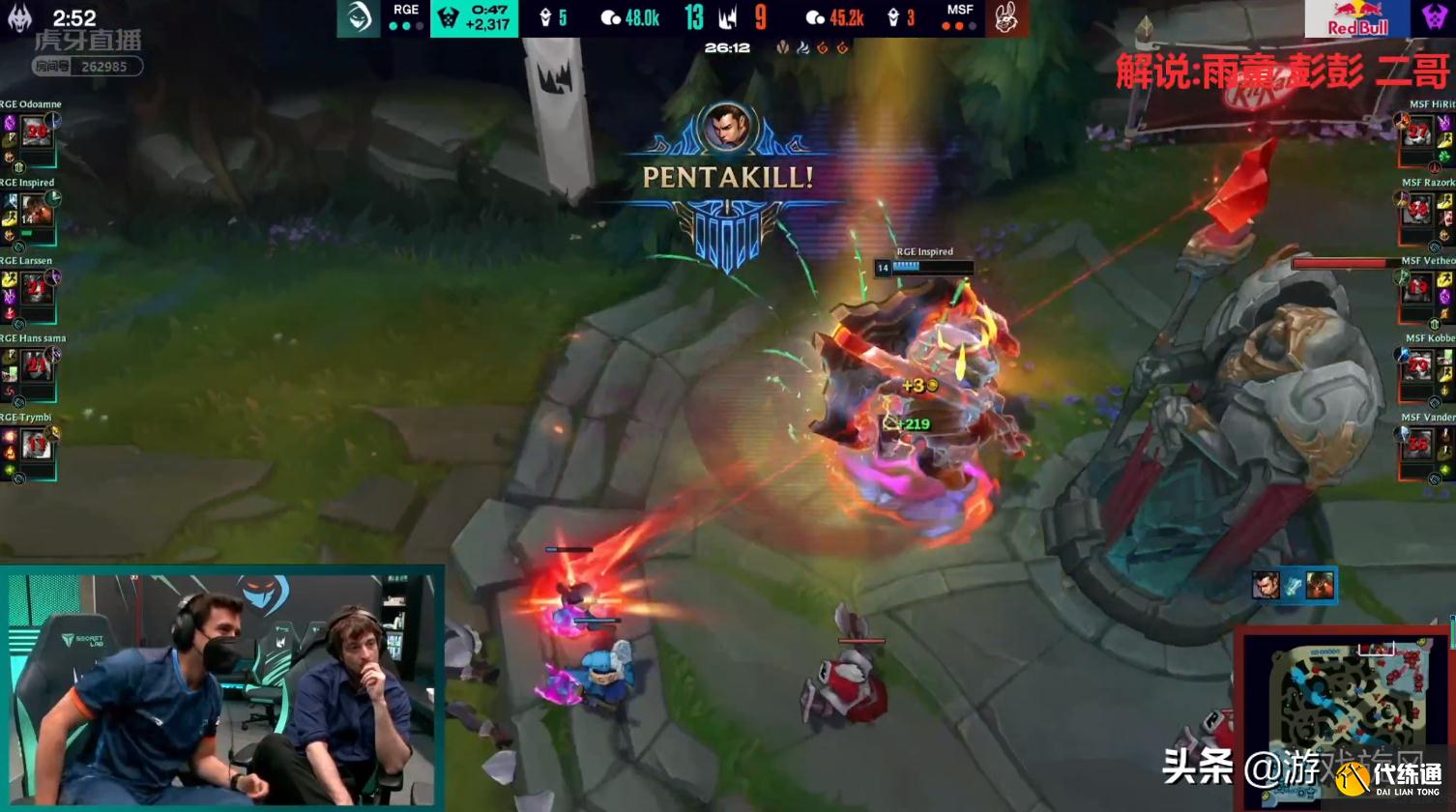Click the gold coin icon beside 48.0k
Viewport: 1456px width, 812px height.
pos(610,17)
